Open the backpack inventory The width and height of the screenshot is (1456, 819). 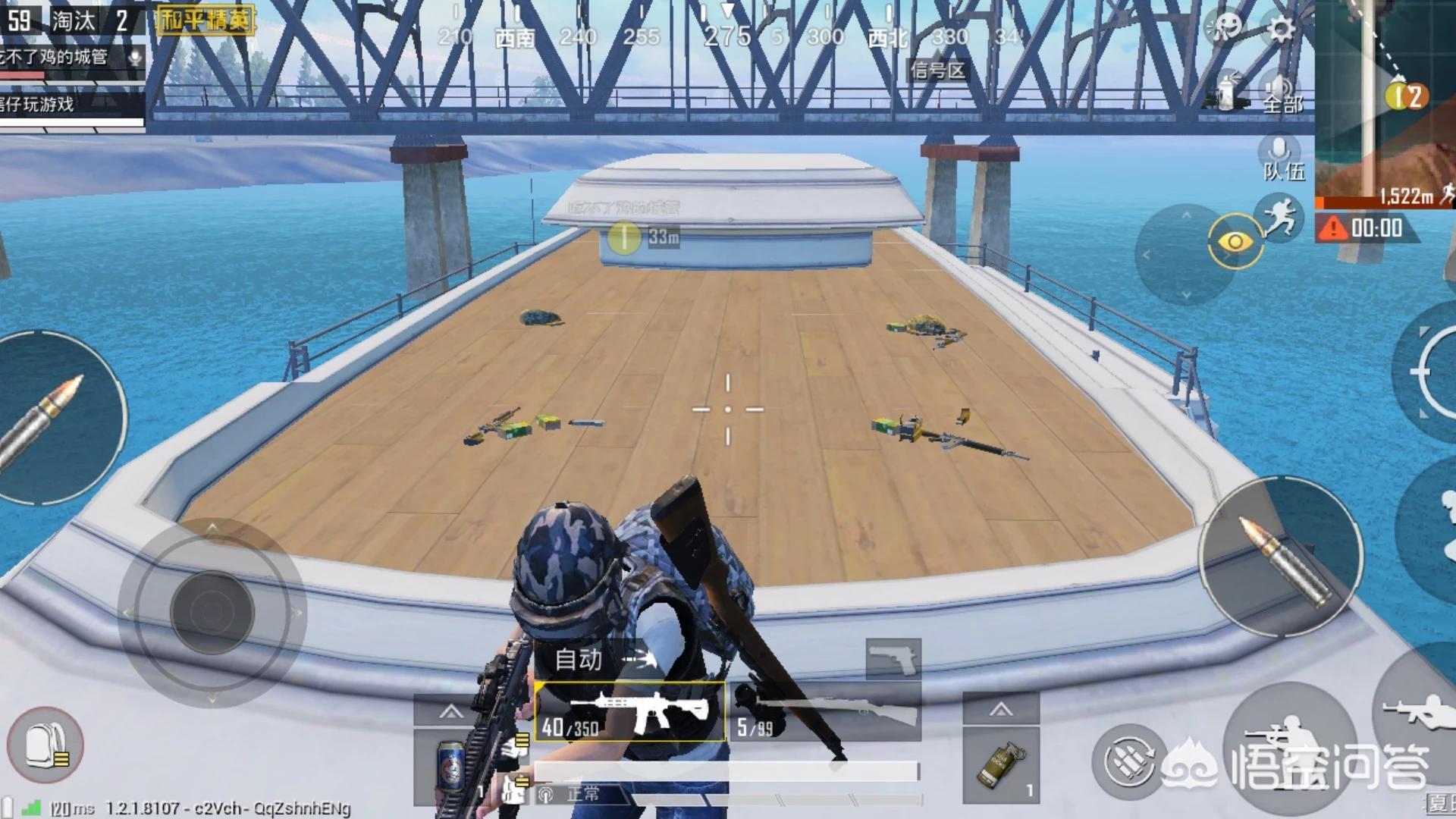45,745
